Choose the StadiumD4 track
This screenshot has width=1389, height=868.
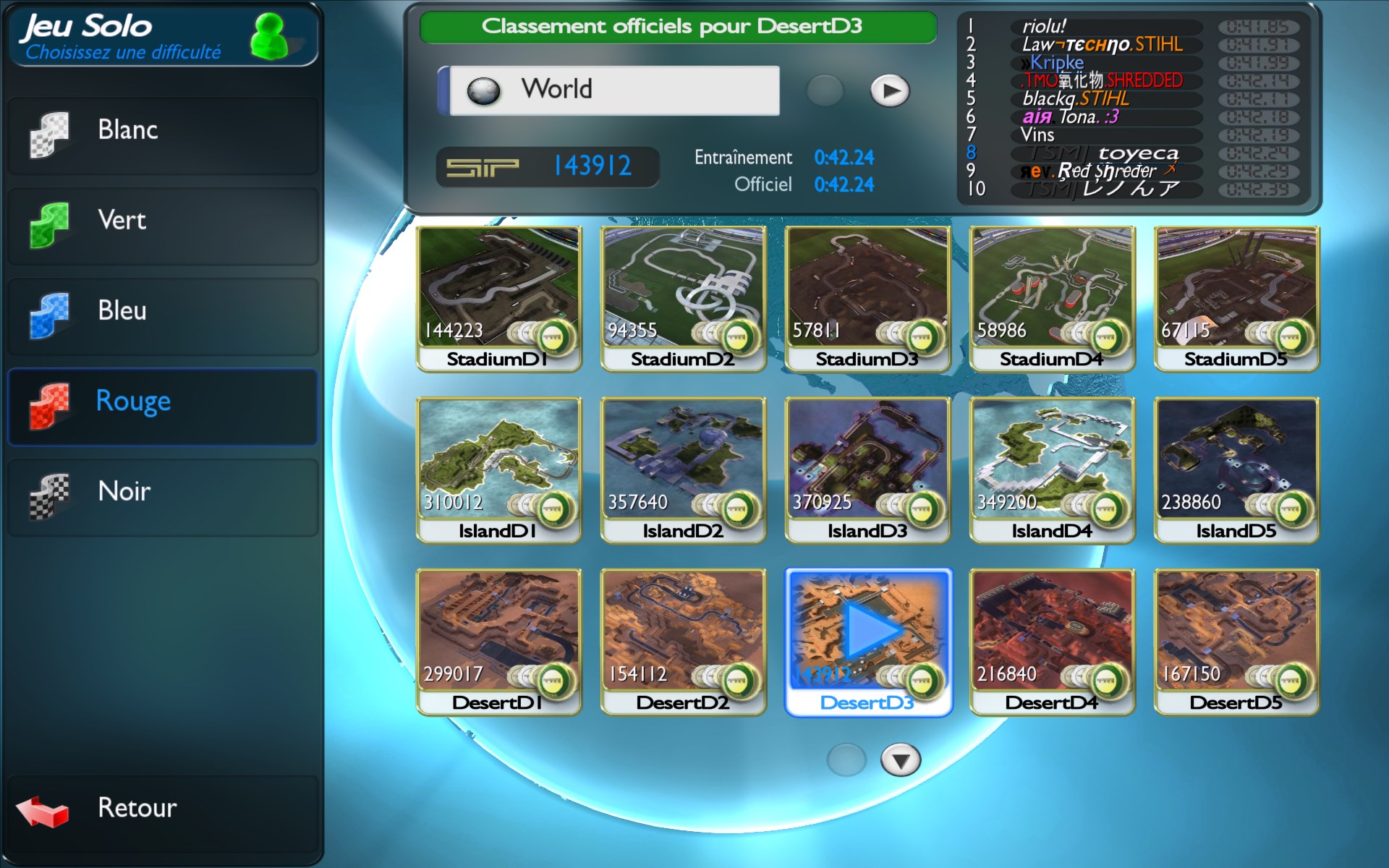[1052, 297]
